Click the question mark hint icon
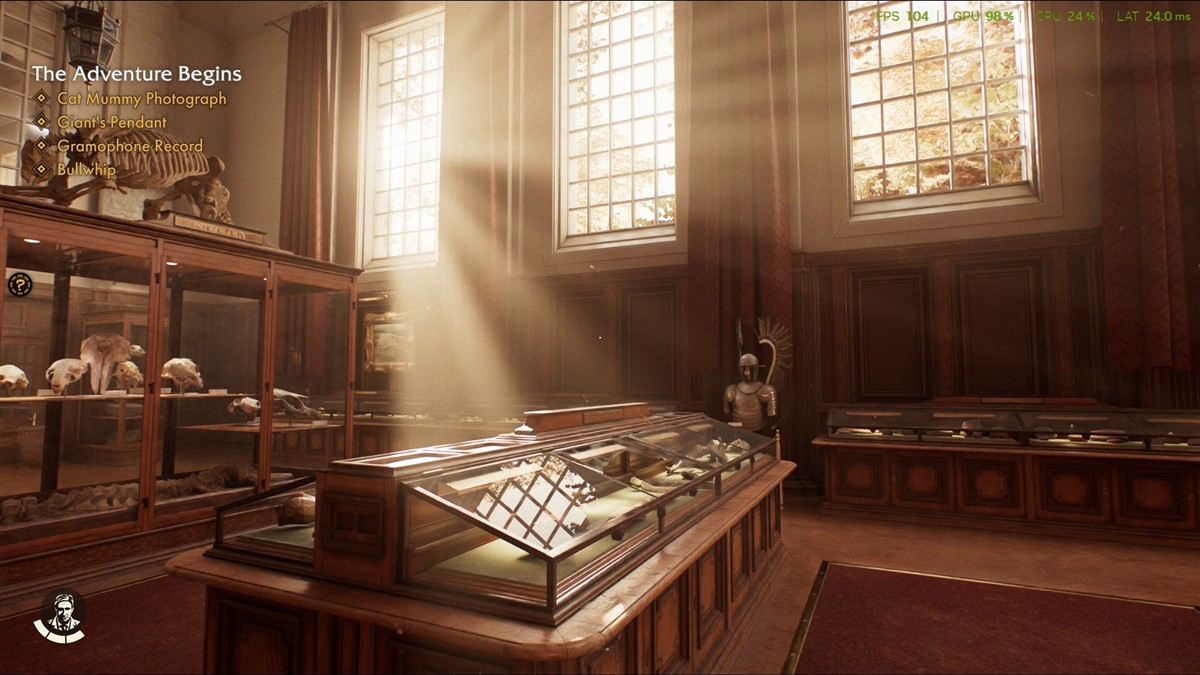This screenshot has height=675, width=1200. point(20,285)
